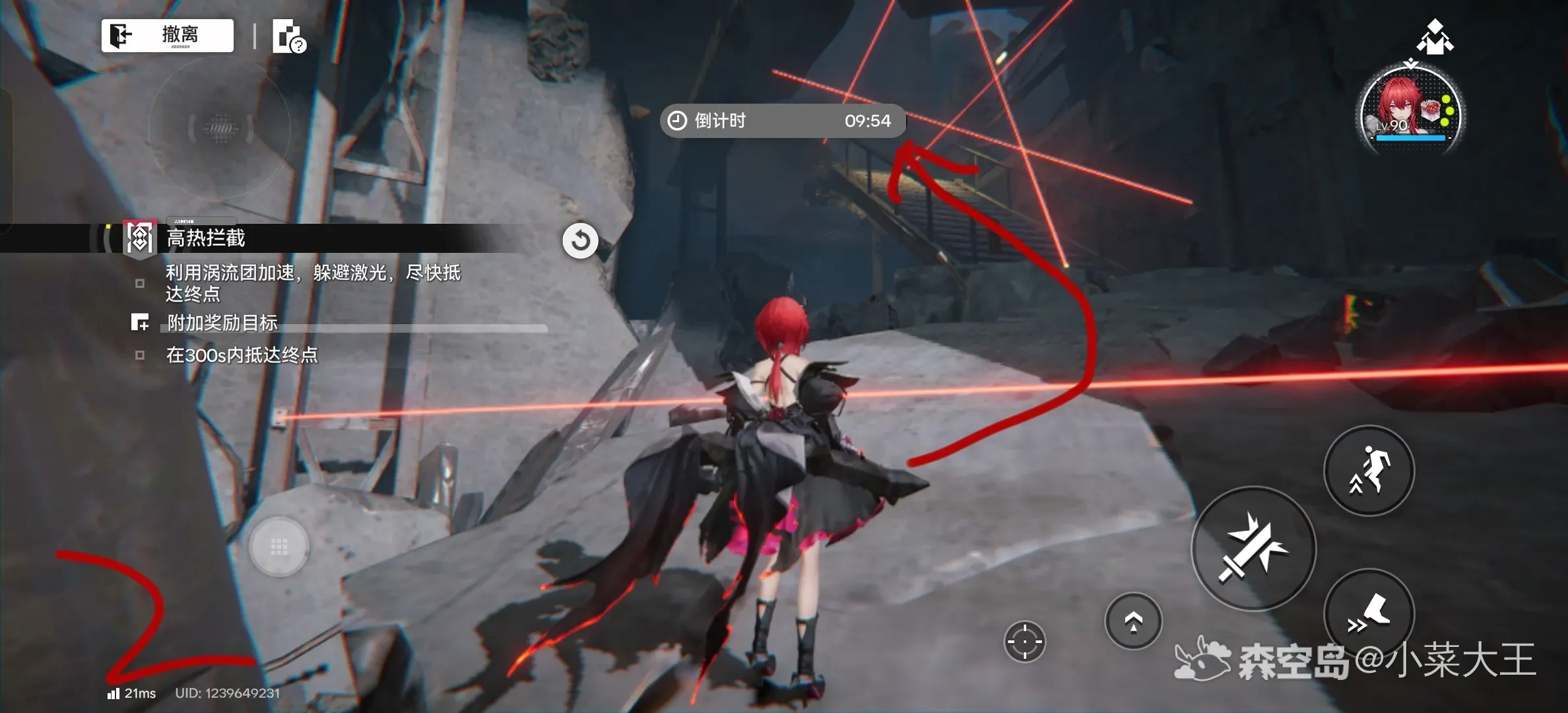Image resolution: width=1568 pixels, height=713 pixels.
Task: Click the circular restart arrow button
Action: coord(580,240)
